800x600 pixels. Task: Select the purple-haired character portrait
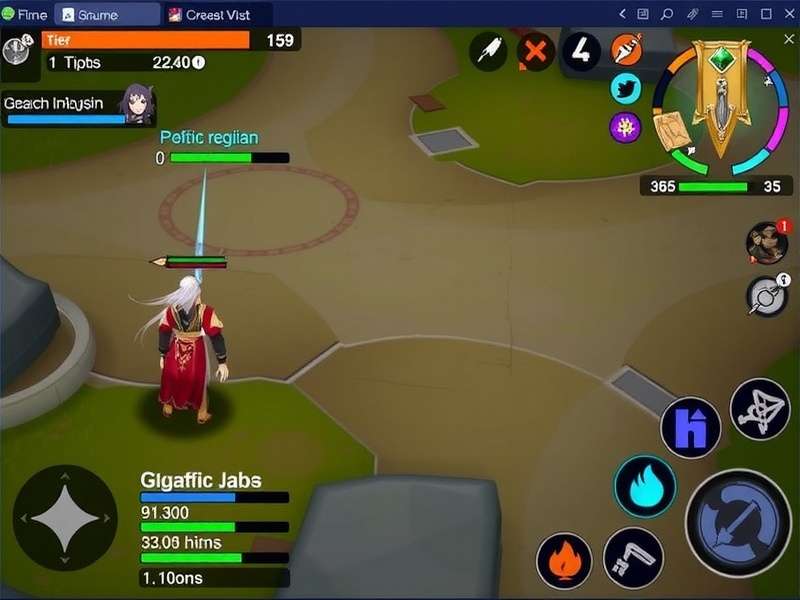(136, 103)
